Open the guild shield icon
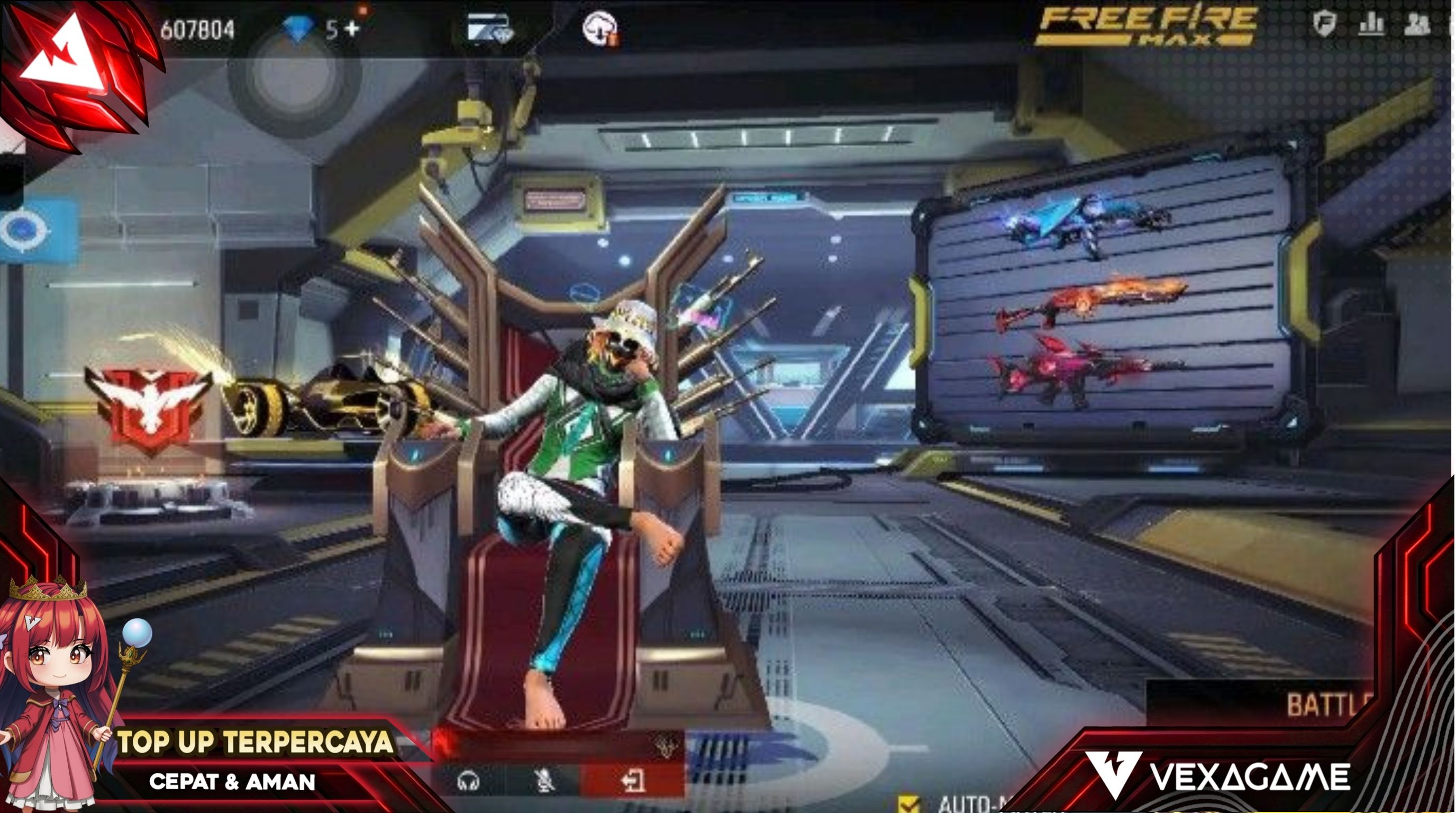 tap(1324, 24)
